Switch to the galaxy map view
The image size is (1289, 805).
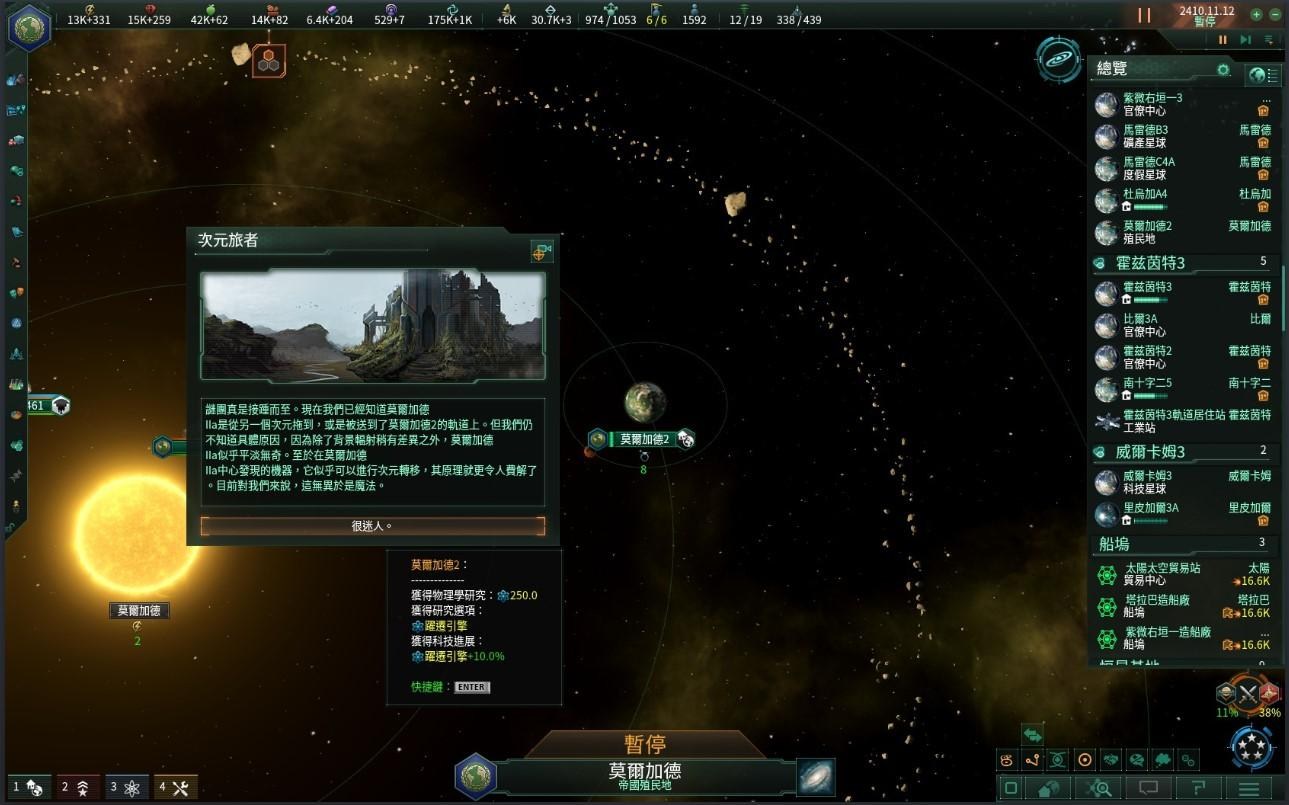(816, 777)
